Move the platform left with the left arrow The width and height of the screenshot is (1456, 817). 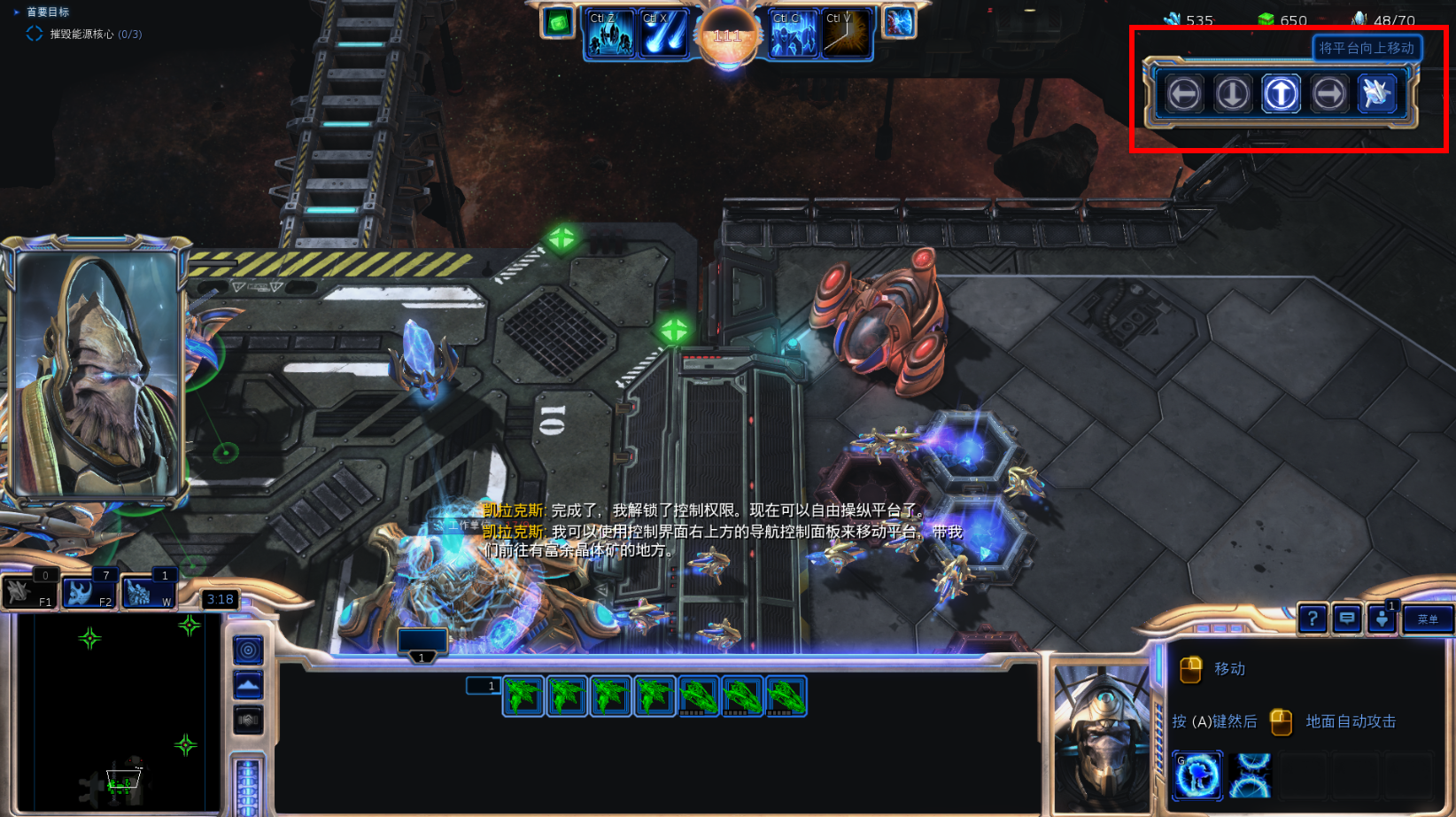(x=1184, y=93)
